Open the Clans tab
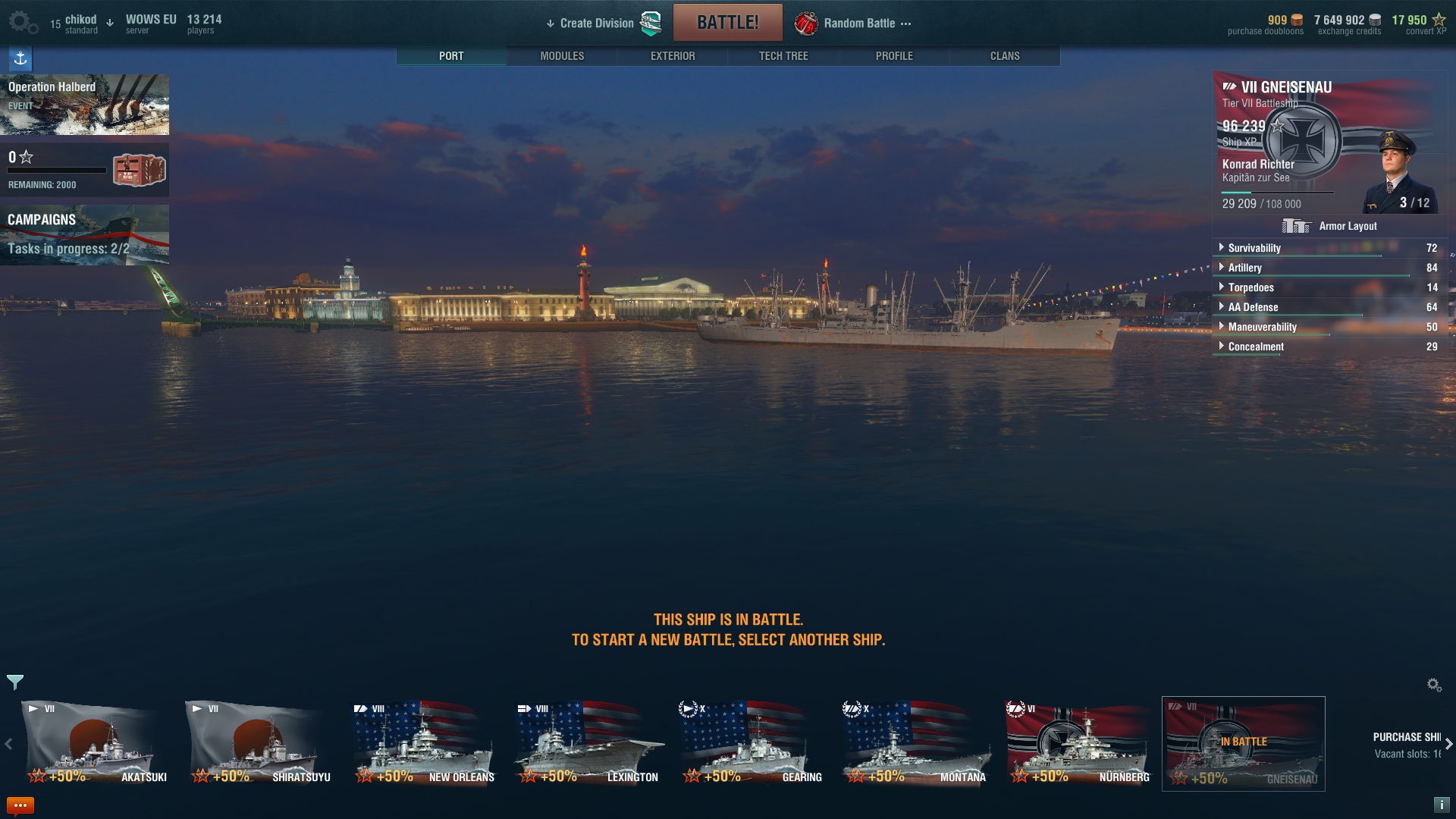 pyautogui.click(x=1005, y=56)
